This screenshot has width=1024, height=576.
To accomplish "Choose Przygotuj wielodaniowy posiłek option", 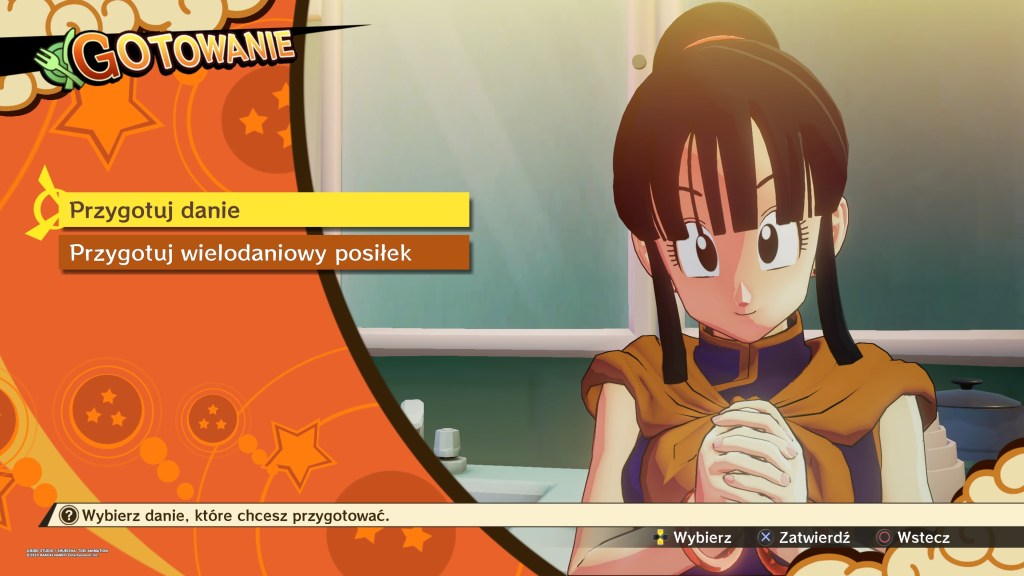I will [x=265, y=253].
